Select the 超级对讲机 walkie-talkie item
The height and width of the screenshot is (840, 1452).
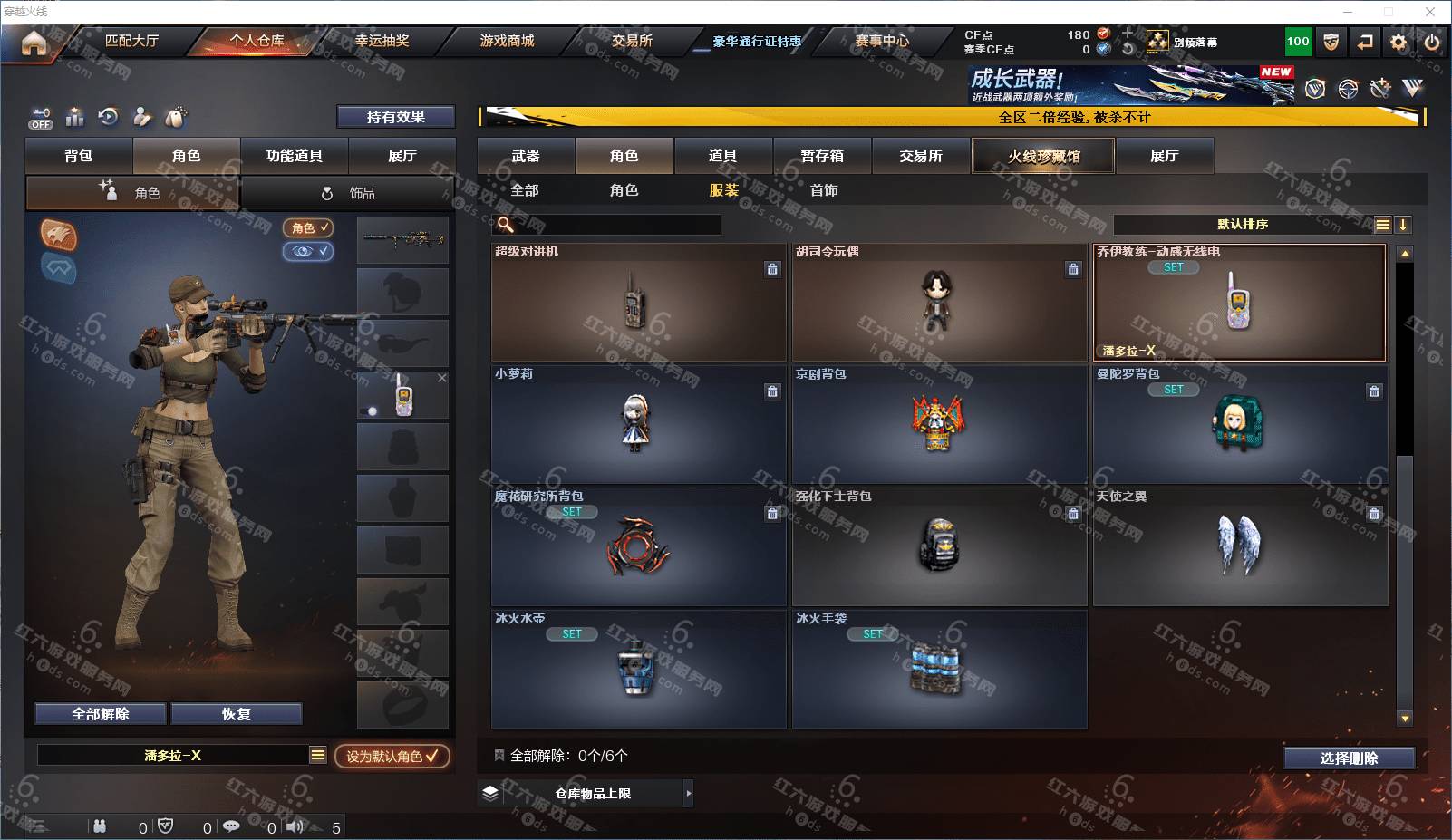click(638, 303)
